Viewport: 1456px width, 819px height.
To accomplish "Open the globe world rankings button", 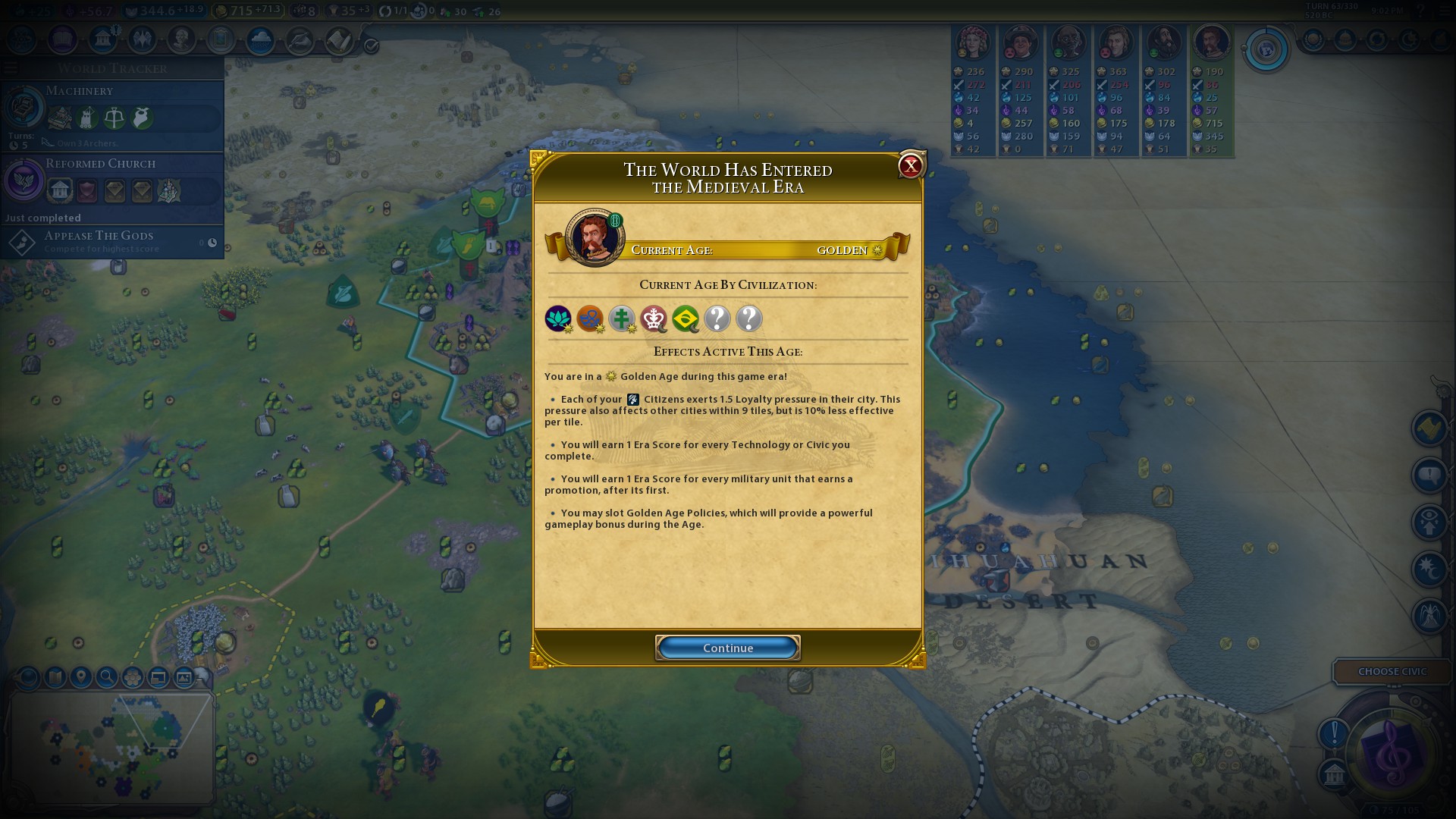I will click(1266, 50).
